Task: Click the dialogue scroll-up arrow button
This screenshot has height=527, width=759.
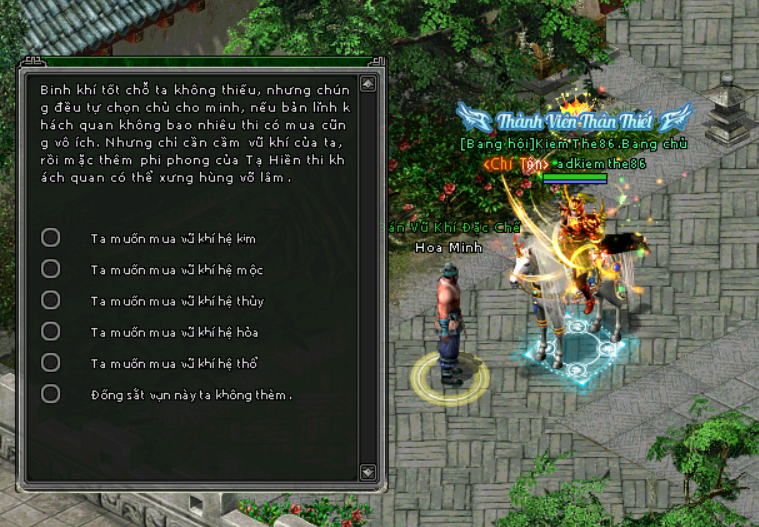Action: coord(368,84)
